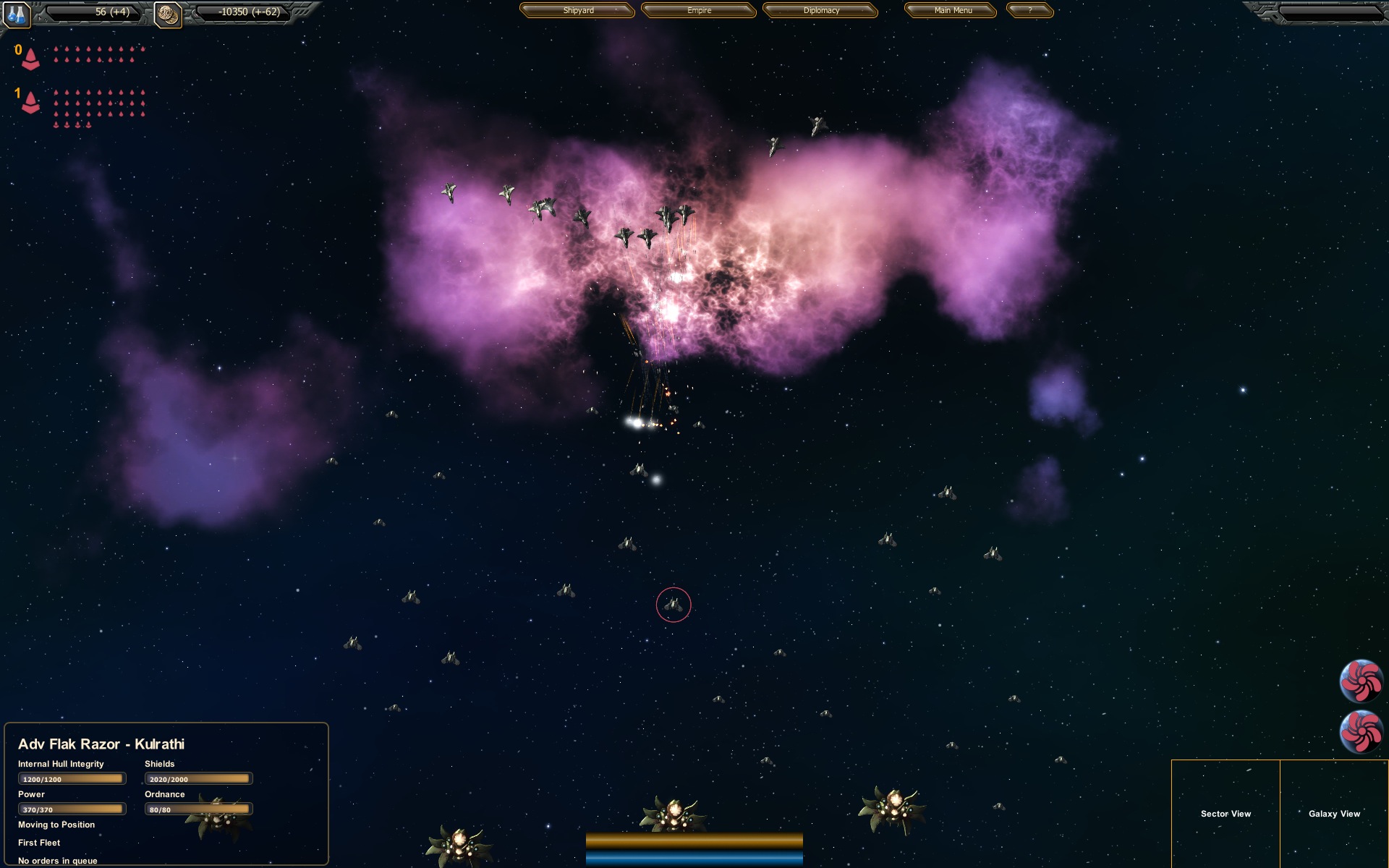This screenshot has height=868, width=1389.
Task: Click the Internal Hull Integrity bar
Action: [71, 778]
